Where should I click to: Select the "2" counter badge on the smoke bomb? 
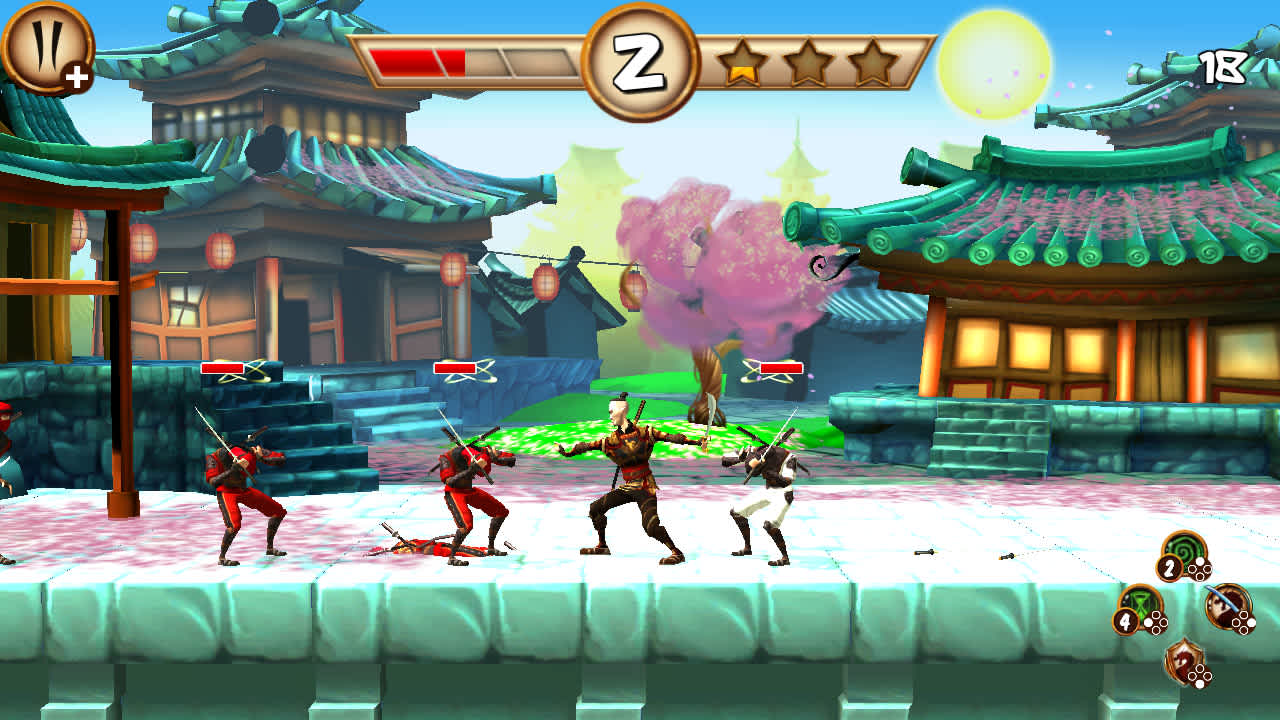pyautogui.click(x=1169, y=567)
